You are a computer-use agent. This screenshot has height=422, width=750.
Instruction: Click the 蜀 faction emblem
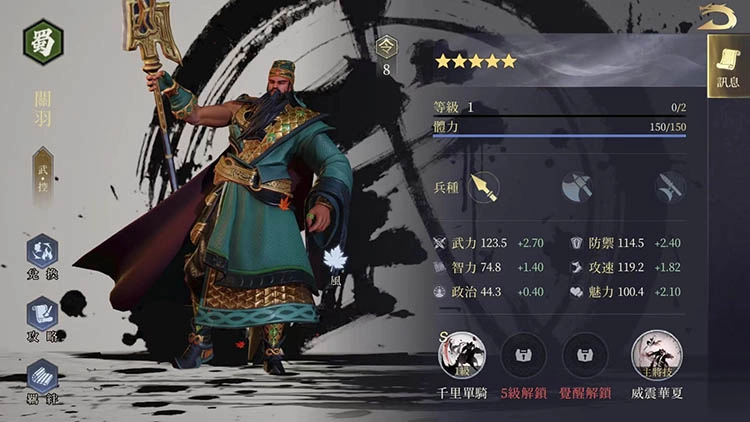(x=43, y=42)
